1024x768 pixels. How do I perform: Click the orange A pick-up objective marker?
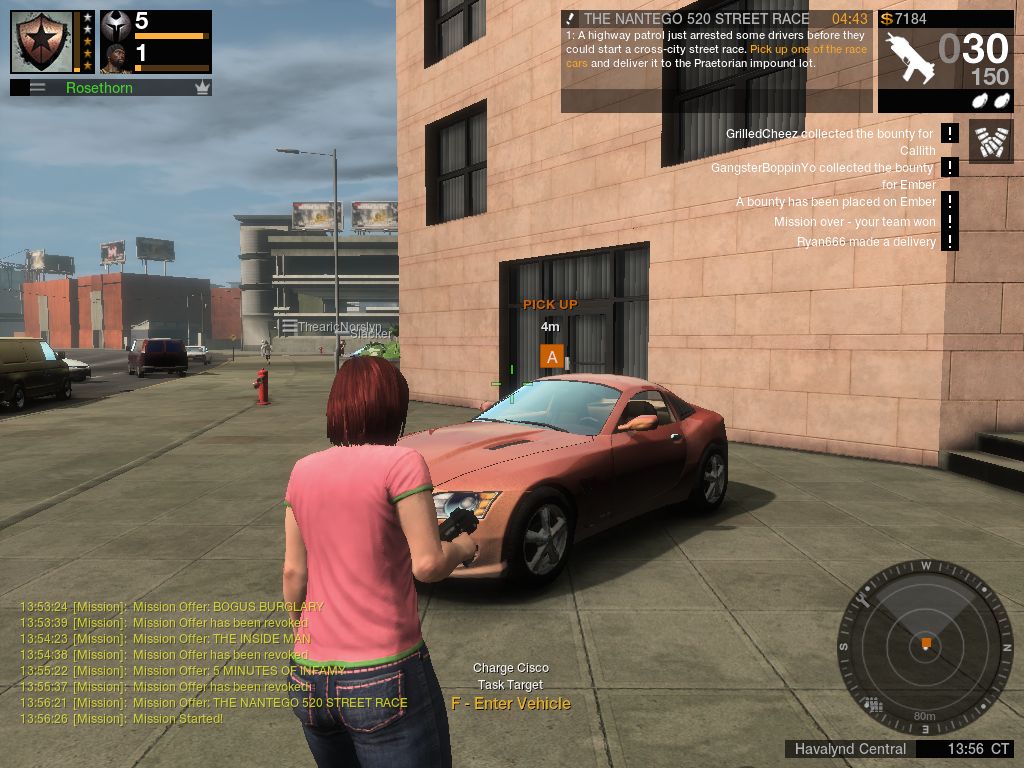[x=552, y=356]
